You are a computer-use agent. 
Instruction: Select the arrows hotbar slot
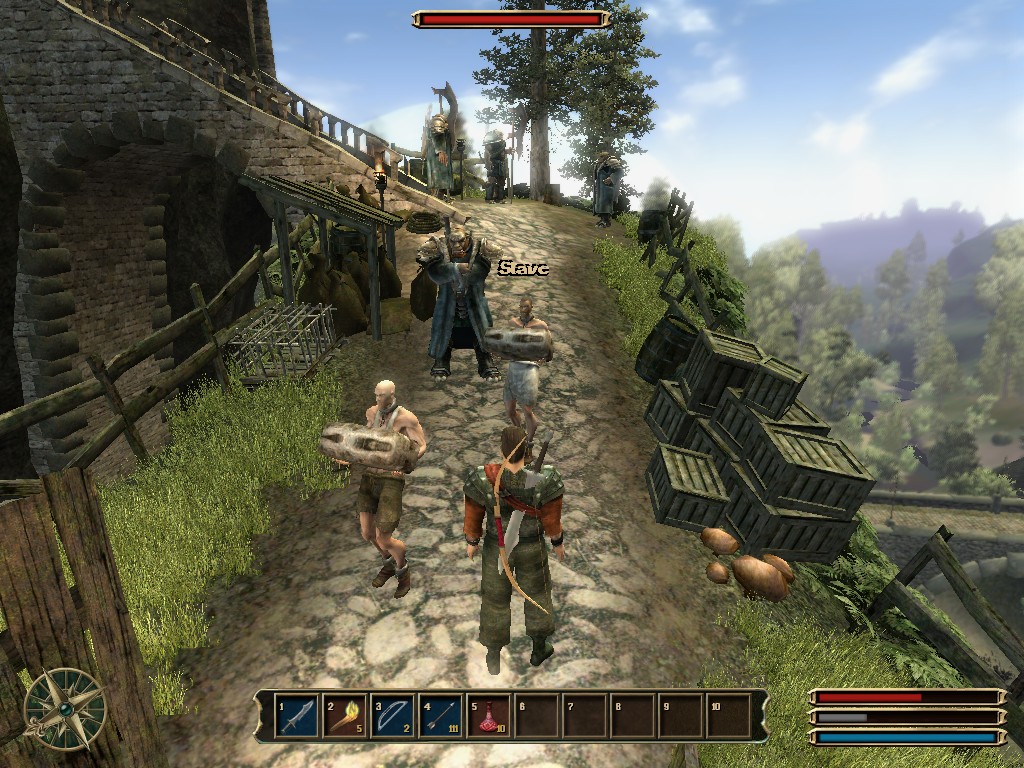tap(441, 716)
